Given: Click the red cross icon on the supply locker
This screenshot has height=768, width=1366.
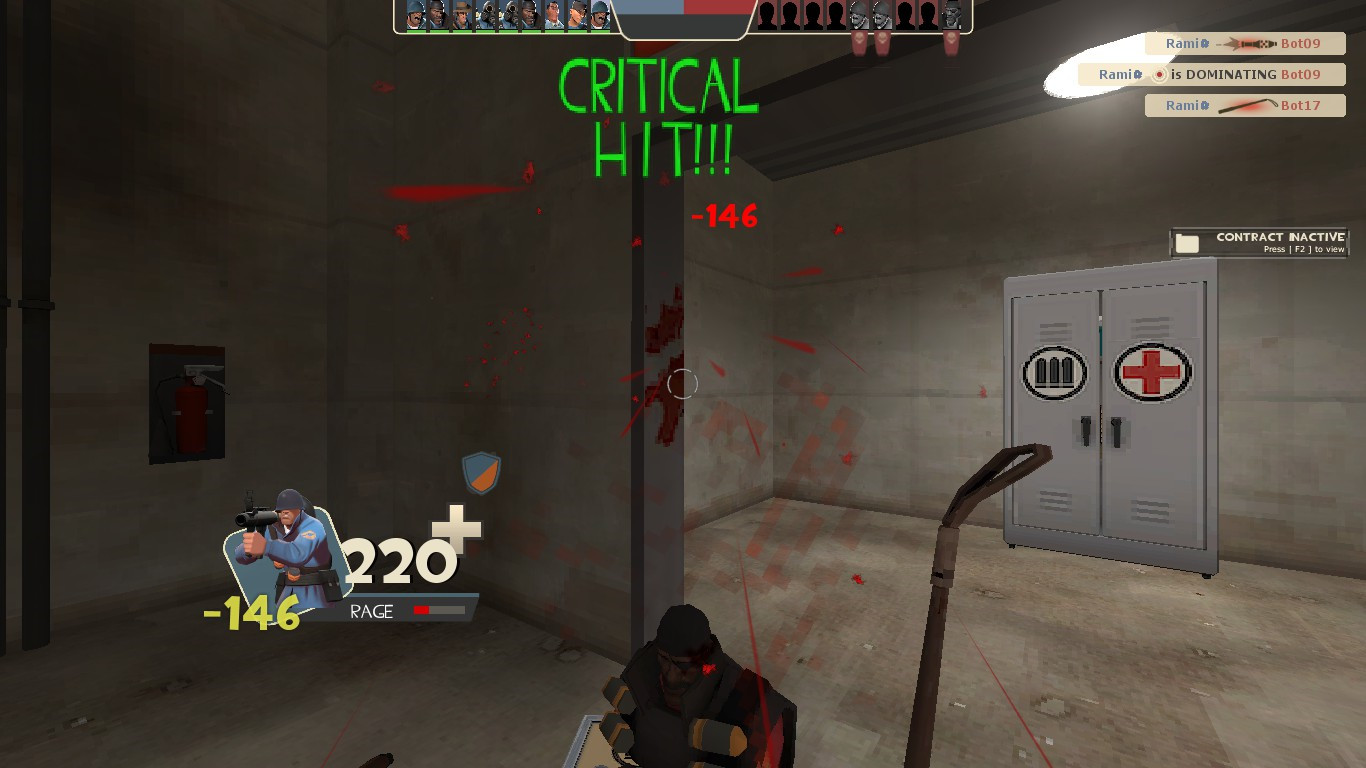Looking at the screenshot, I should 1152,372.
